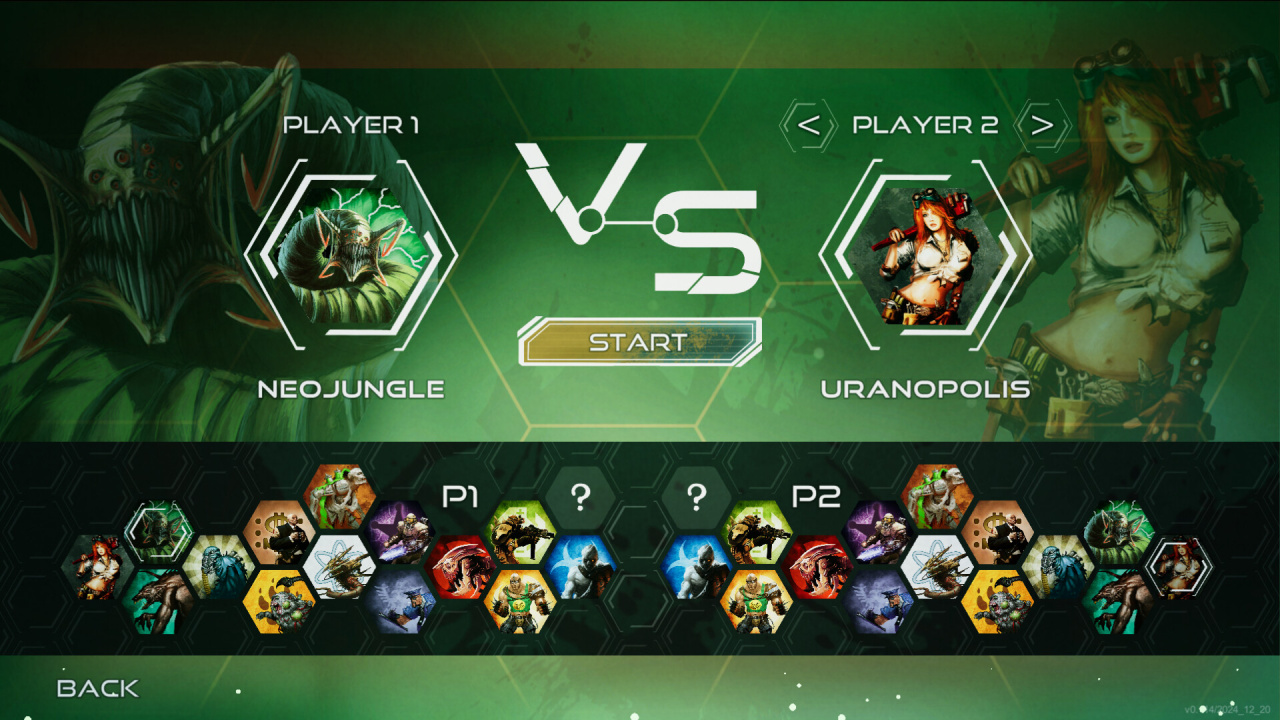Select the bald dollar-sign businessman army for P1
The width and height of the screenshot is (1280, 720).
click(279, 533)
